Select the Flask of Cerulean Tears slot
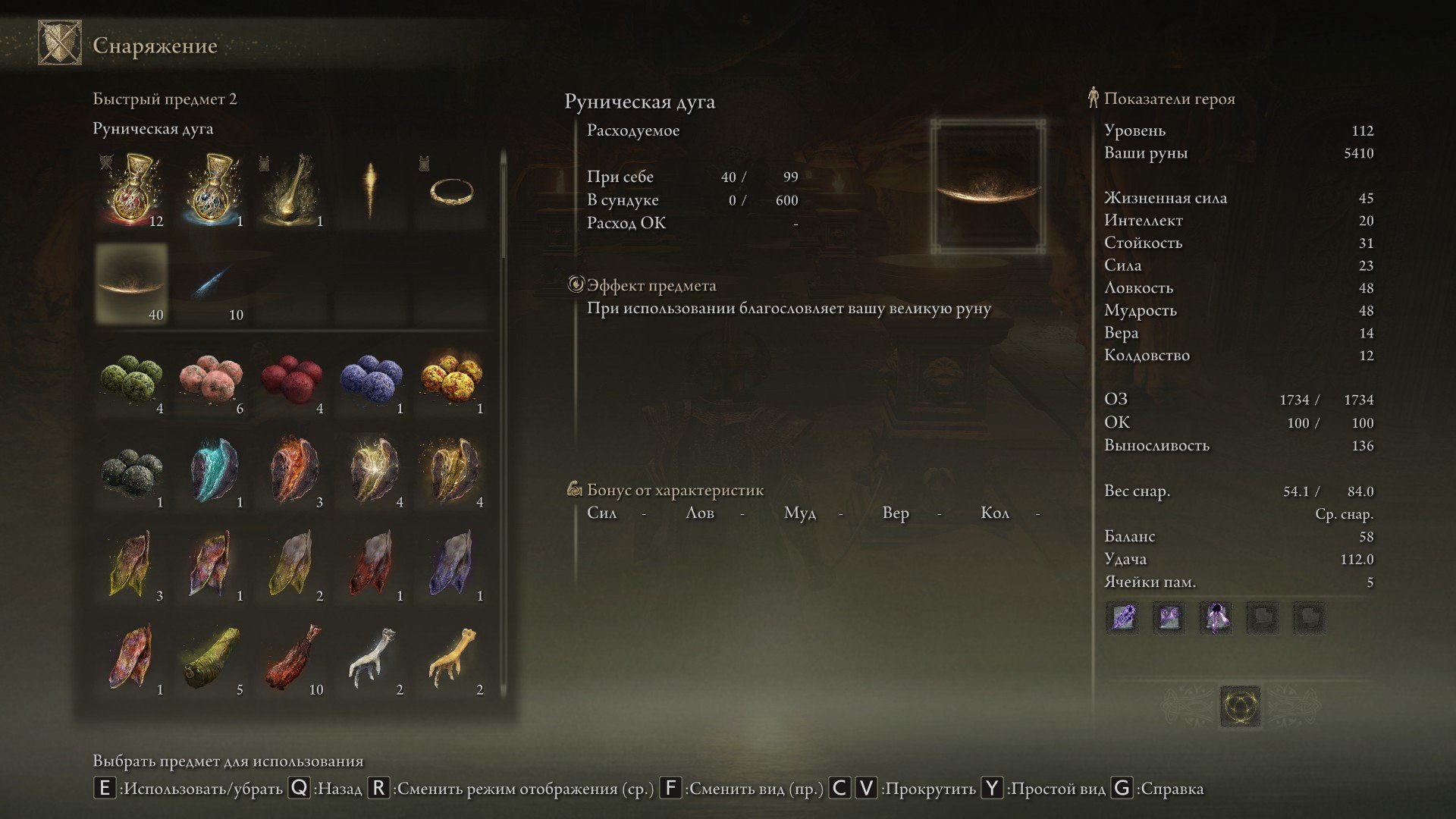 coord(212,190)
